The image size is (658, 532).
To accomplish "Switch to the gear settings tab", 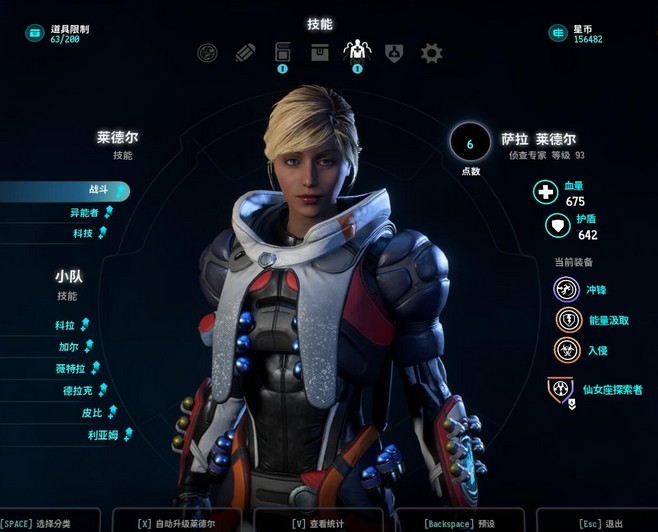I will pos(431,53).
